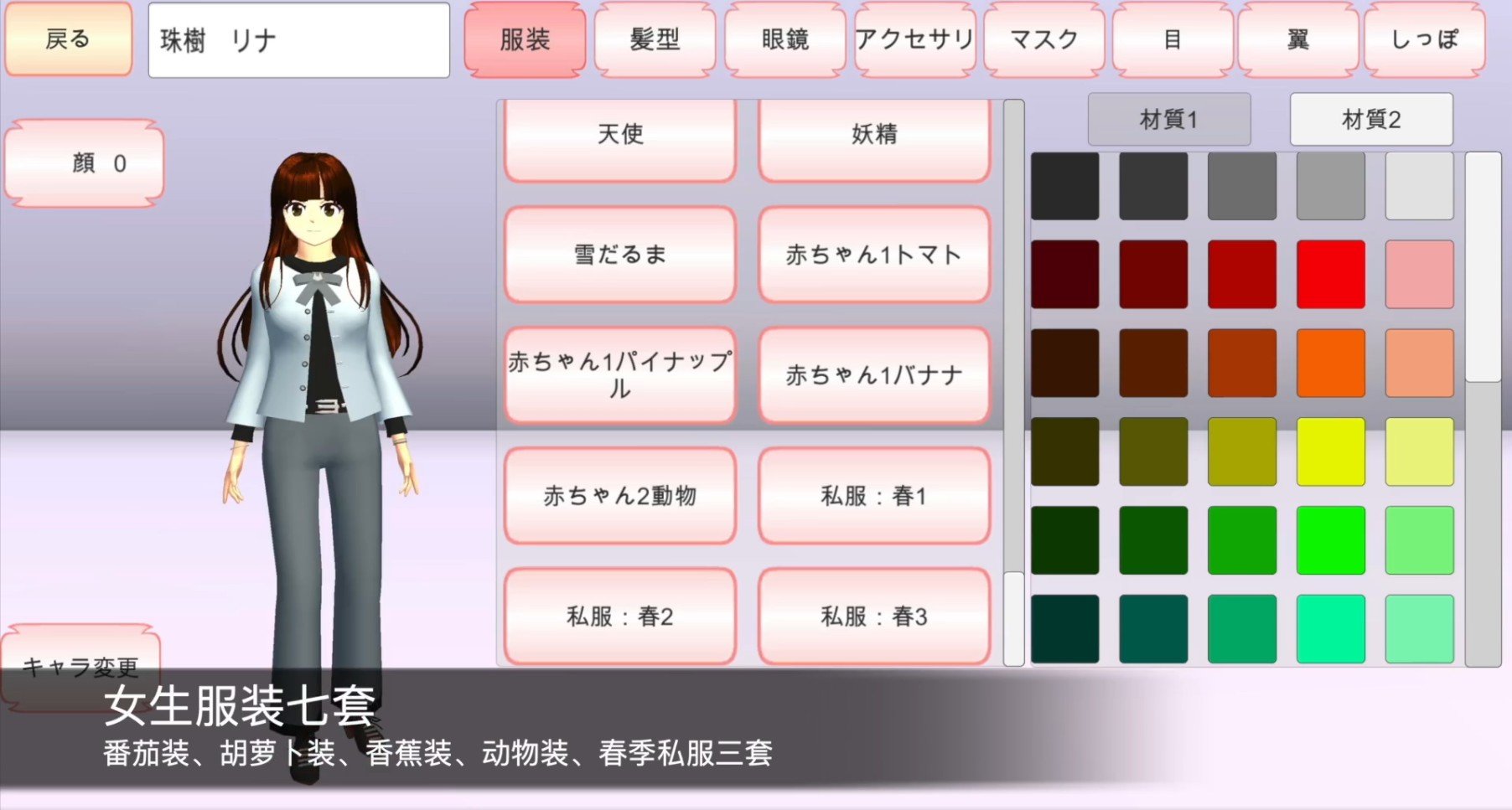The image size is (1512, 810).
Task: Select the アクセサリ (accessory) tab
Action: [914, 39]
